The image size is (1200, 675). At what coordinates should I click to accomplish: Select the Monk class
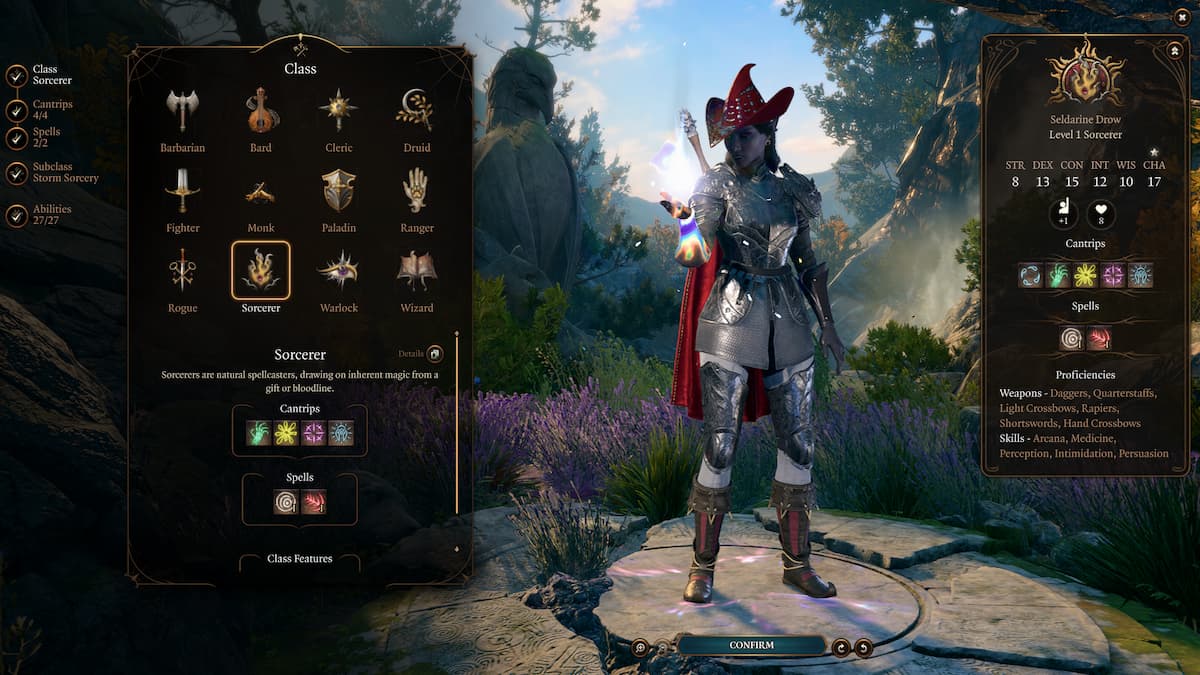261,191
